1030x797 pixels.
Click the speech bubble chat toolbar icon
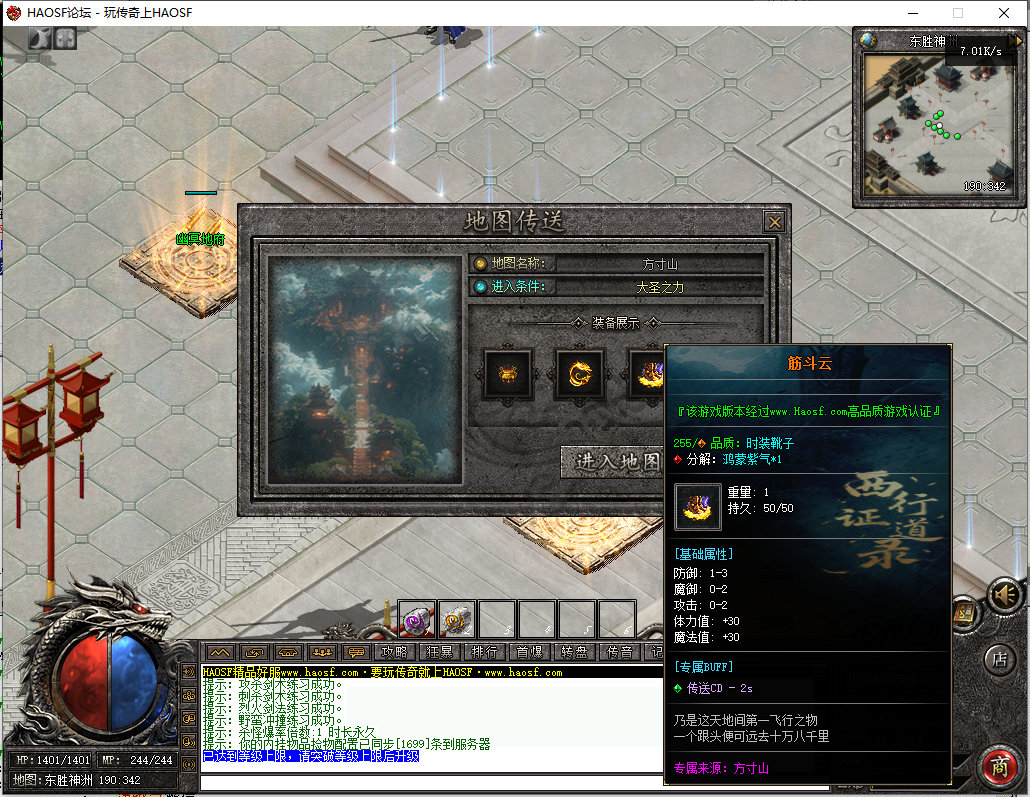(x=355, y=652)
